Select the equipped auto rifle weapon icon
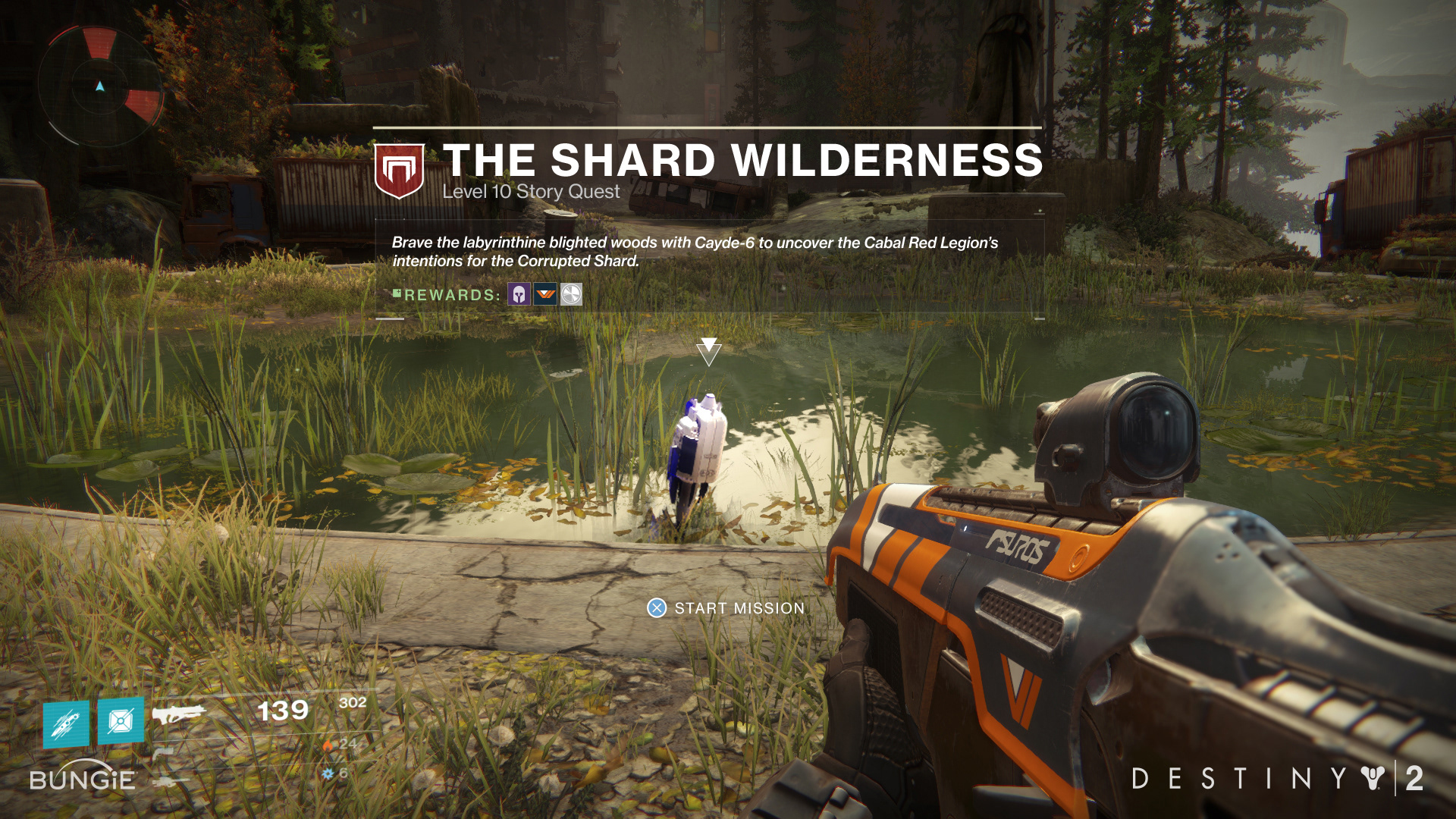 pyautogui.click(x=179, y=714)
